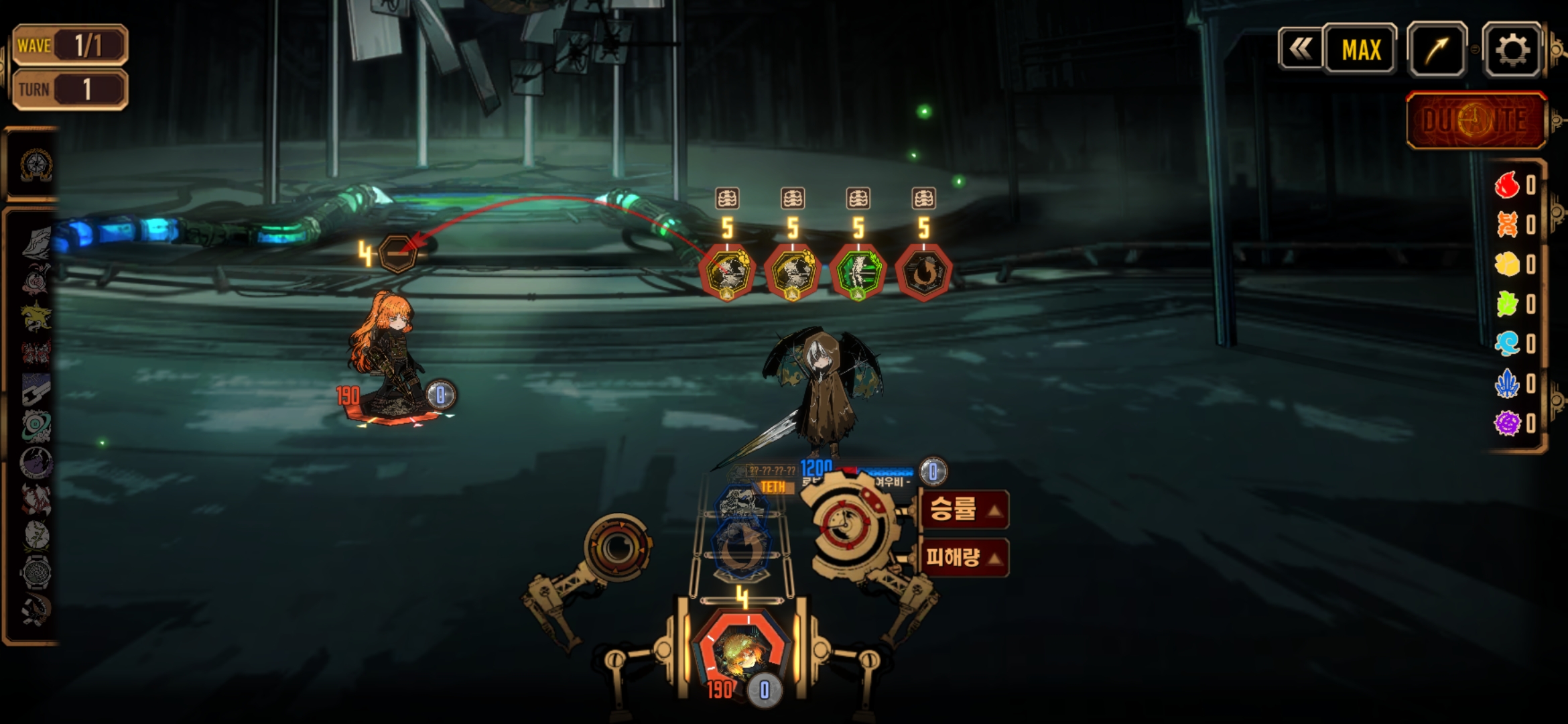Open the laurel wreath emblem in sidebar
The width and height of the screenshot is (1568, 724).
click(36, 165)
